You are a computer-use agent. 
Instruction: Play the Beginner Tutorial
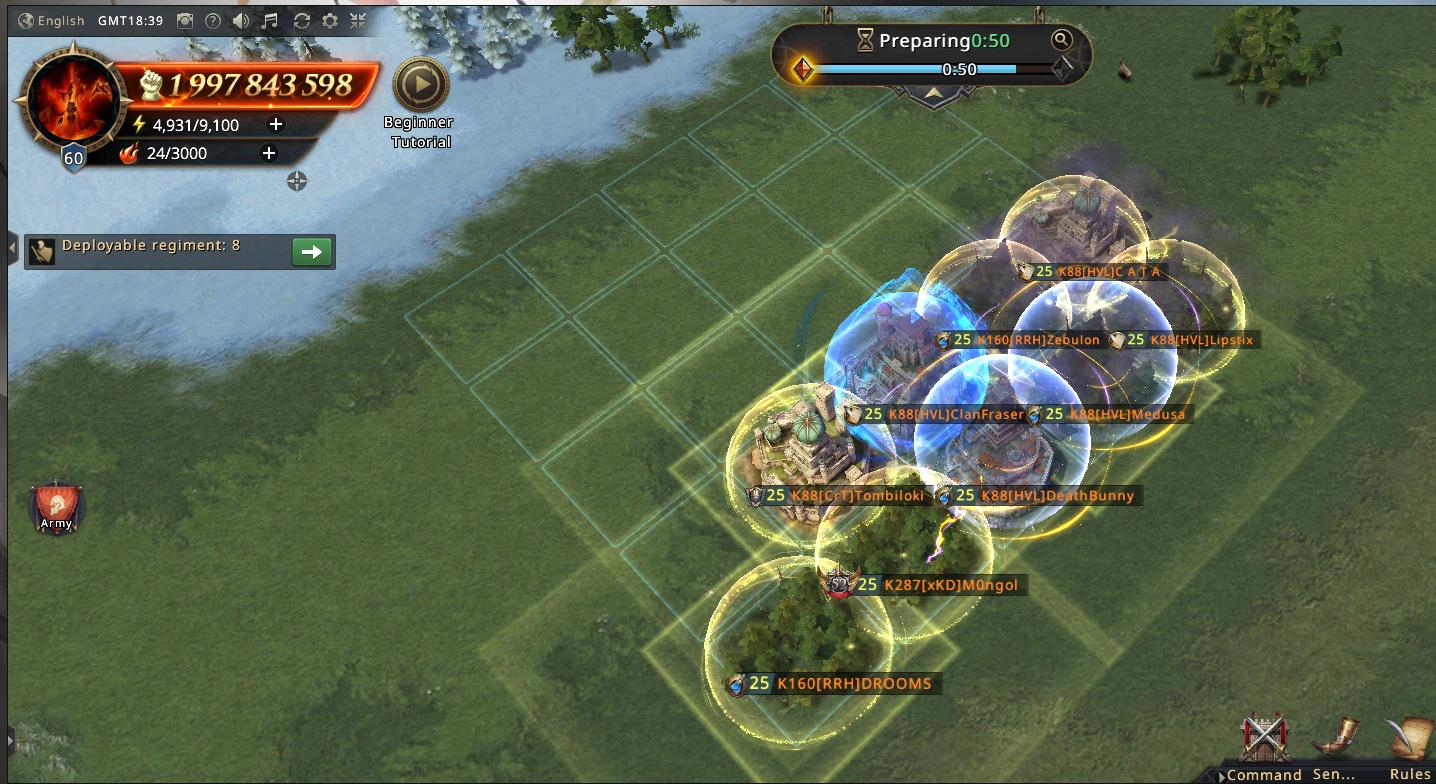coord(421,85)
